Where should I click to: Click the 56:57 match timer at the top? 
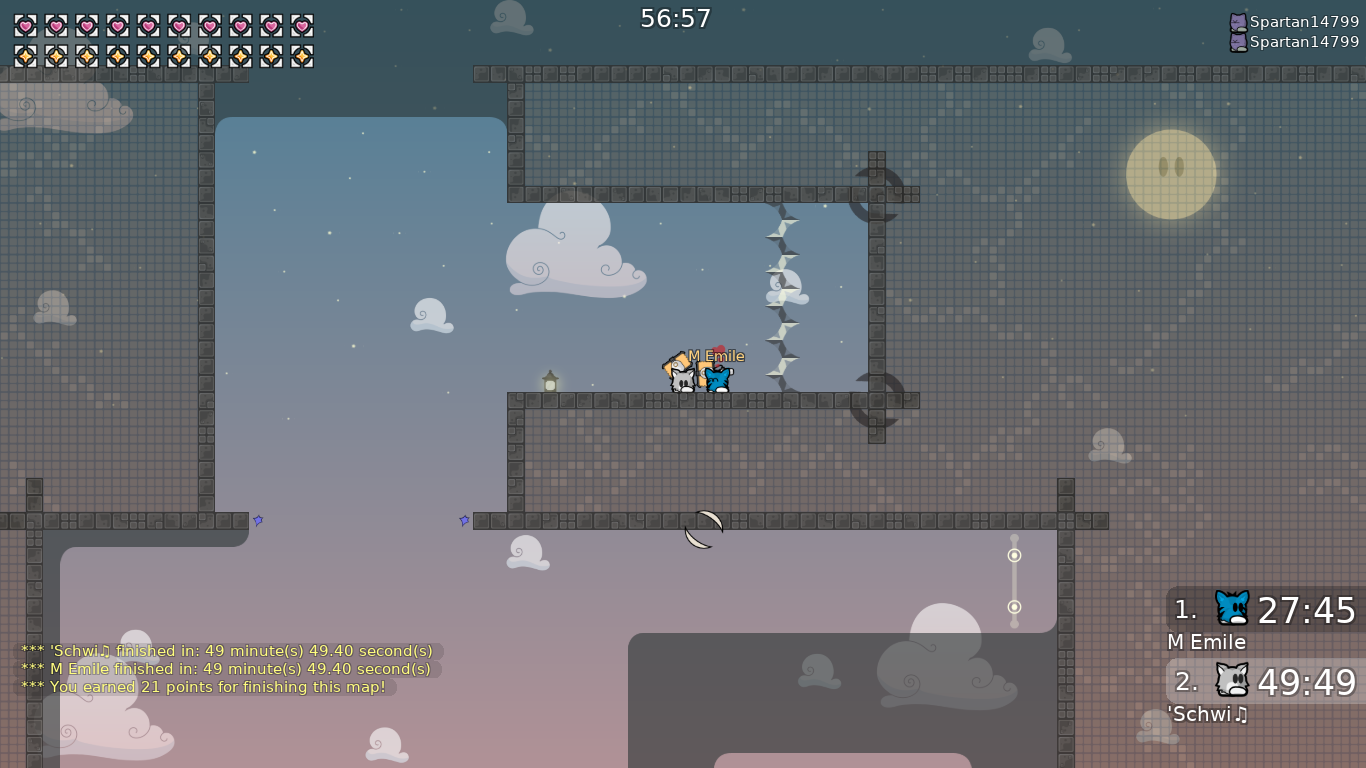pyautogui.click(x=676, y=17)
